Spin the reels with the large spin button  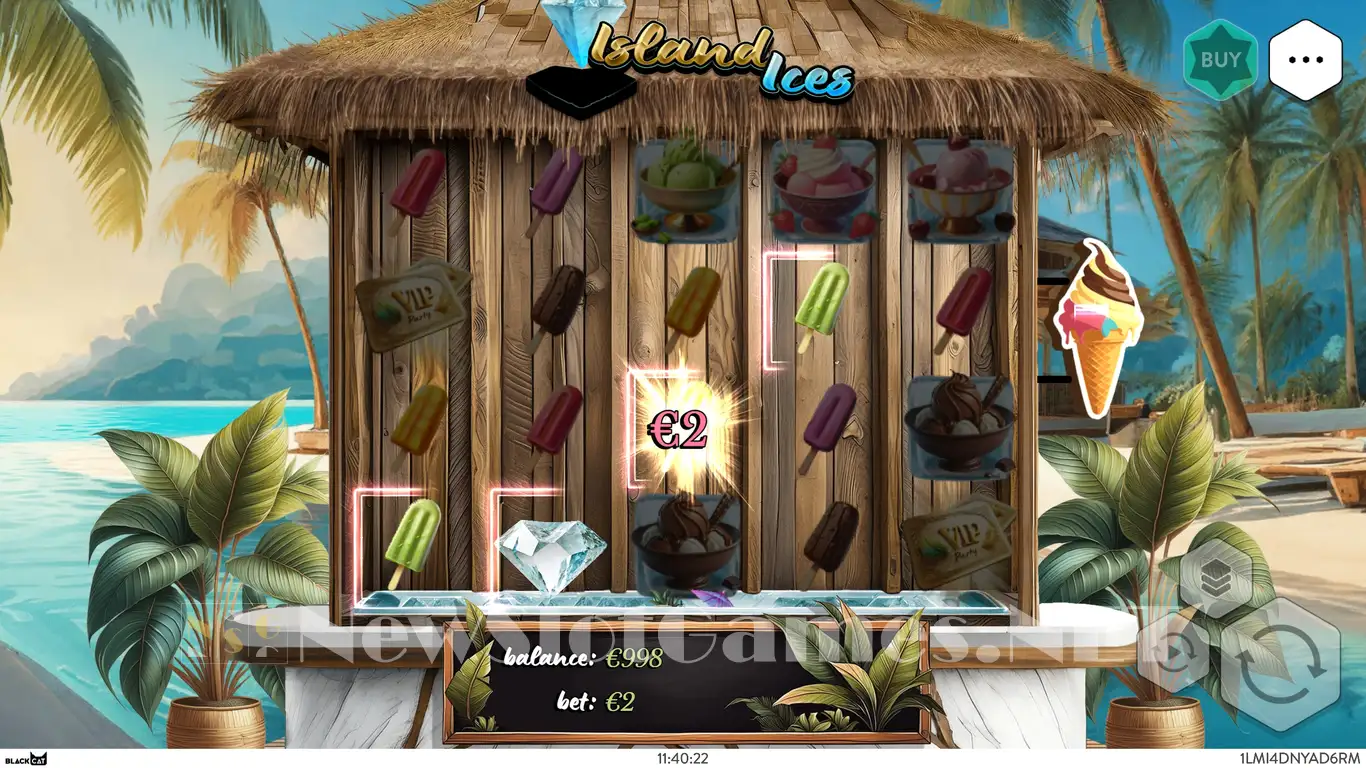coord(1281,665)
